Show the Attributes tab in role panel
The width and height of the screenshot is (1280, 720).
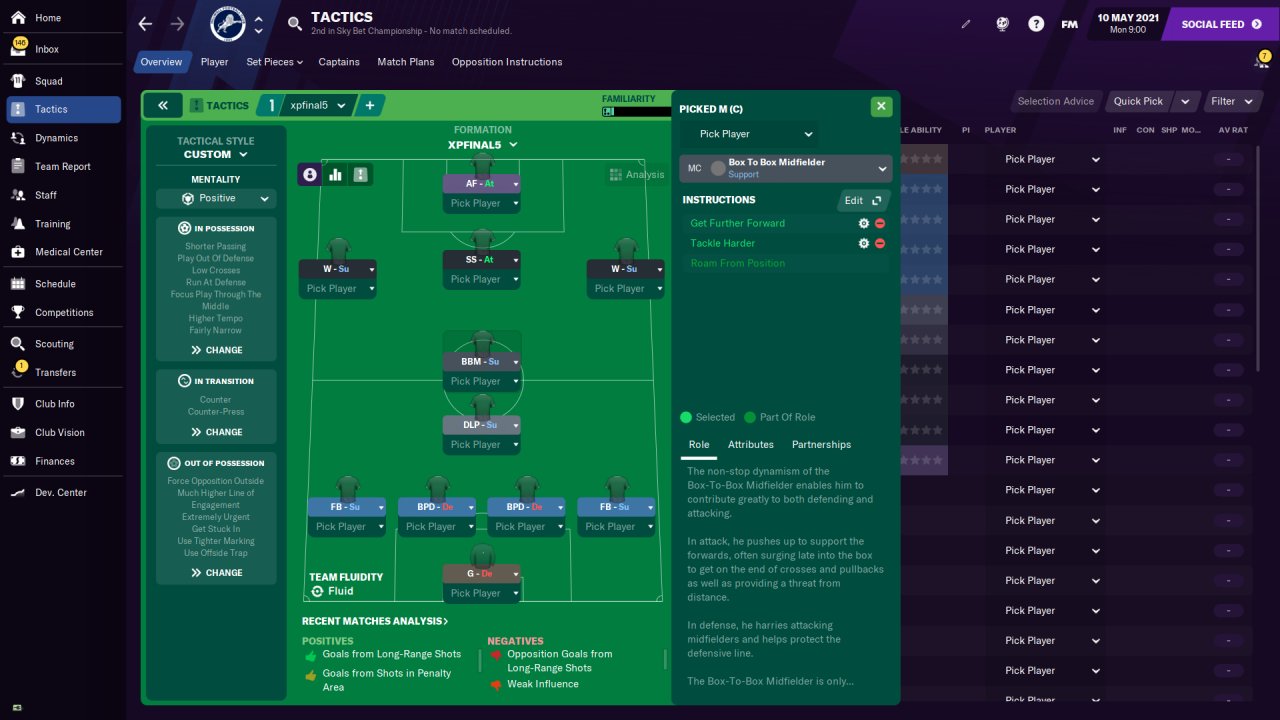click(750, 444)
